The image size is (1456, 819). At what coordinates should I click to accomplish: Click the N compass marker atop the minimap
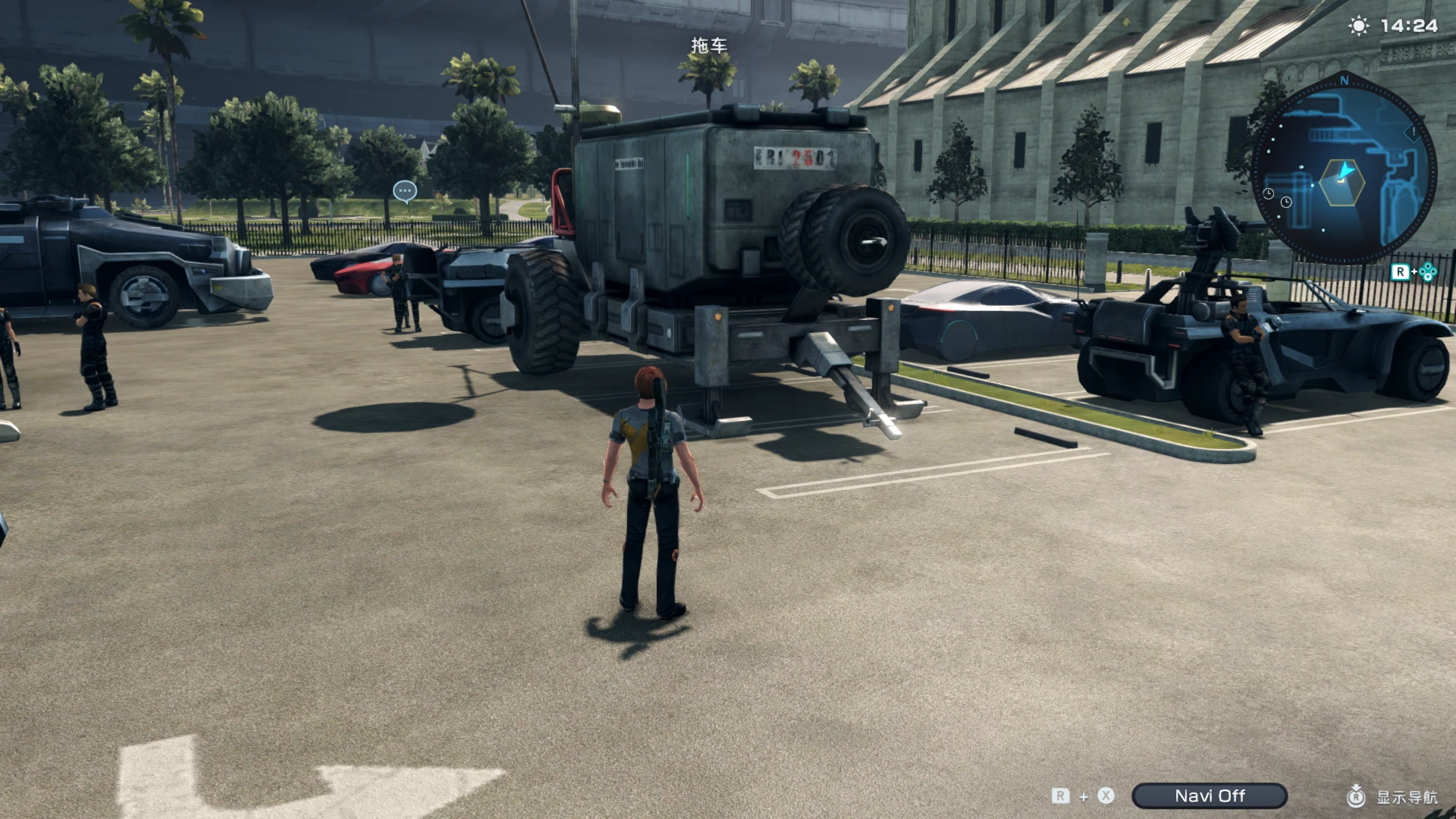(x=1345, y=80)
